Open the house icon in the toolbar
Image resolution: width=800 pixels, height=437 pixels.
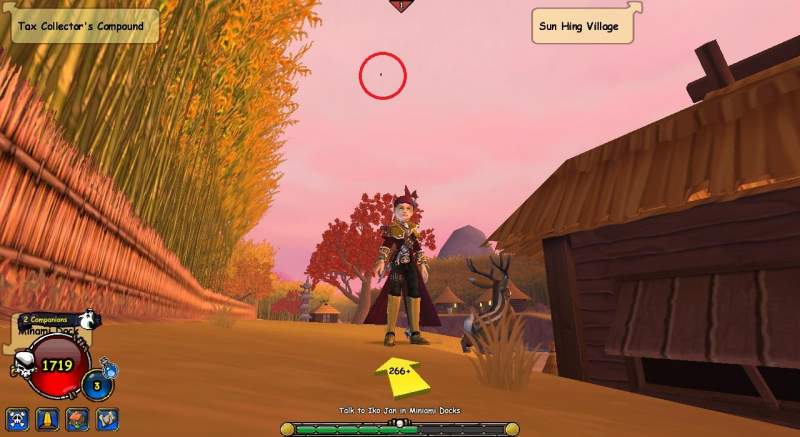coord(76,417)
